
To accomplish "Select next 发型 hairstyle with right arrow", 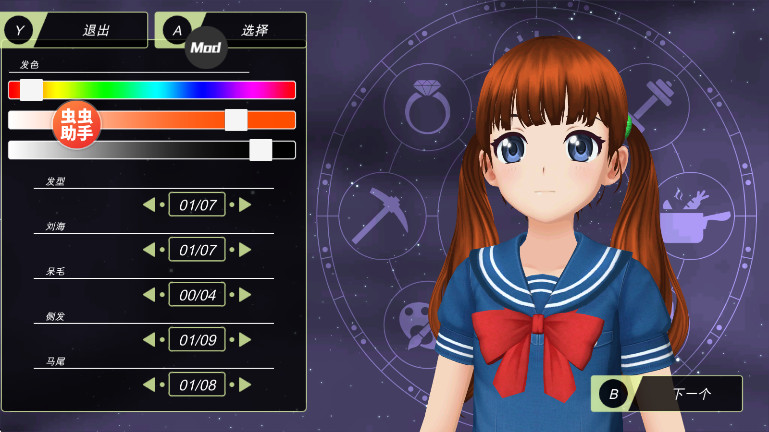I will [245, 205].
